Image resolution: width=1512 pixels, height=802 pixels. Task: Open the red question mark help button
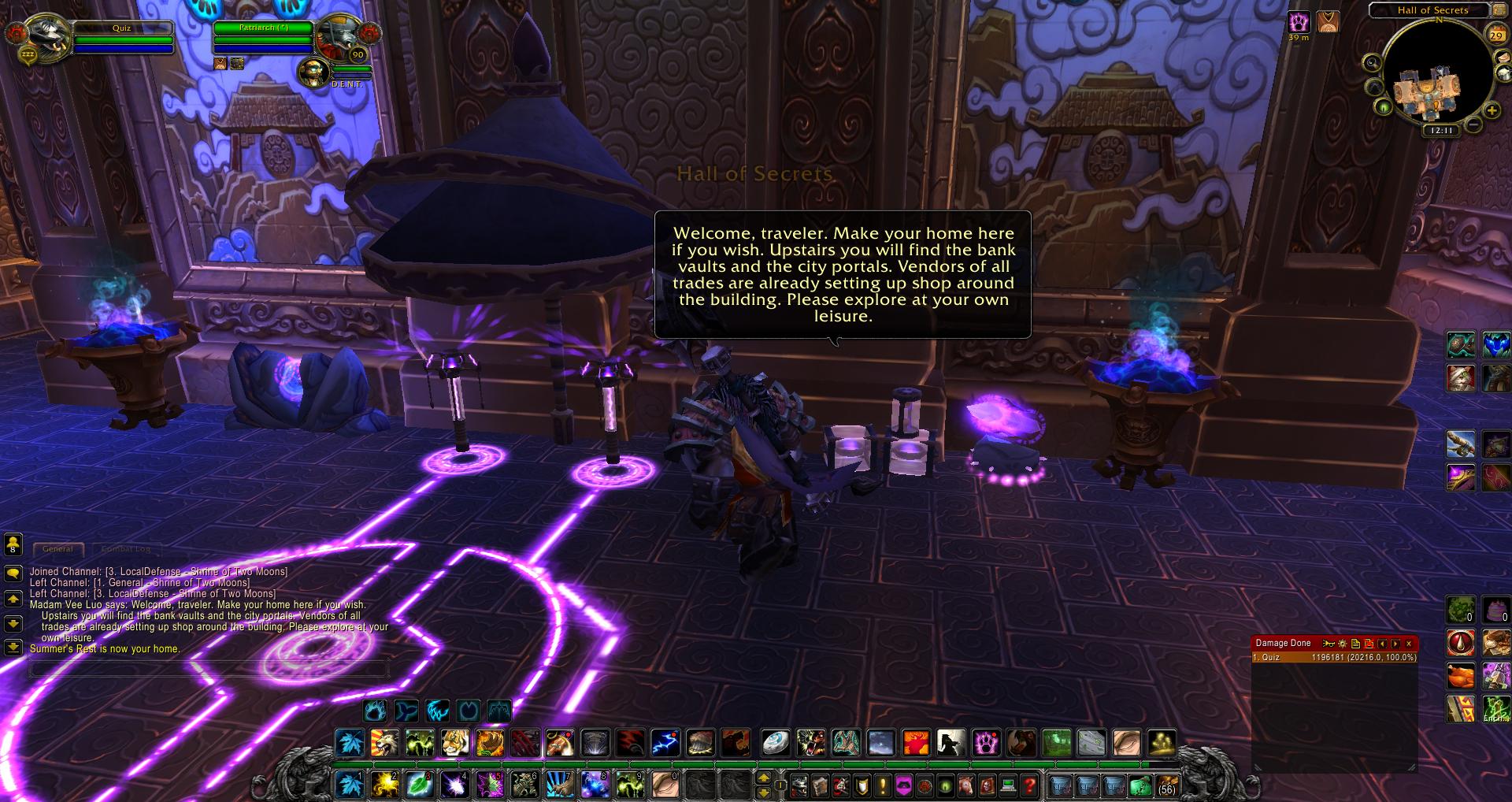click(1029, 785)
